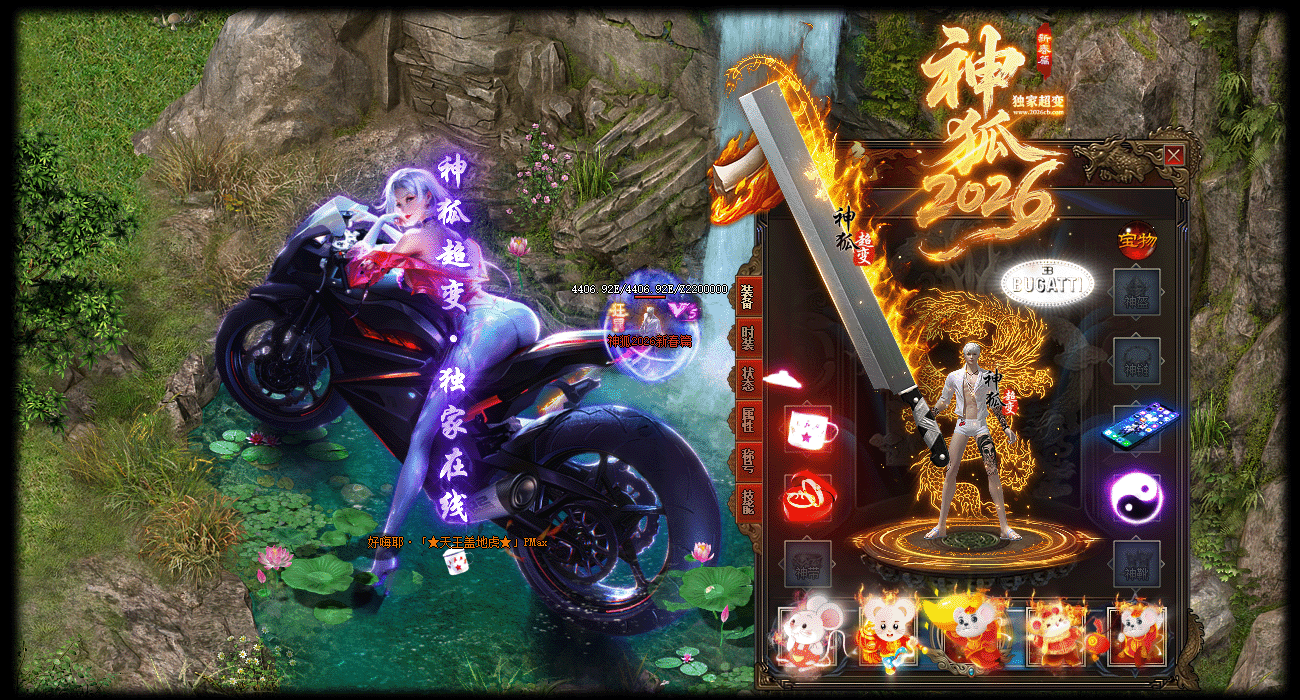Select the empty 神靴 boots slot
Image resolution: width=1300 pixels, height=700 pixels.
pyautogui.click(x=1137, y=565)
